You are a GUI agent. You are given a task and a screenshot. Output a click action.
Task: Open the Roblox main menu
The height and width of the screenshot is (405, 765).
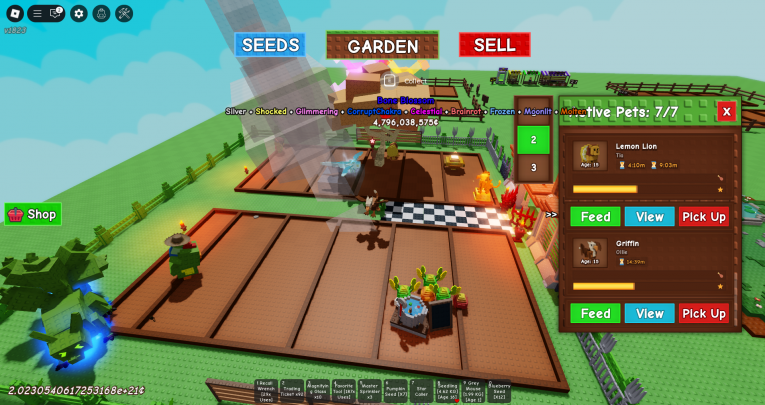point(15,13)
